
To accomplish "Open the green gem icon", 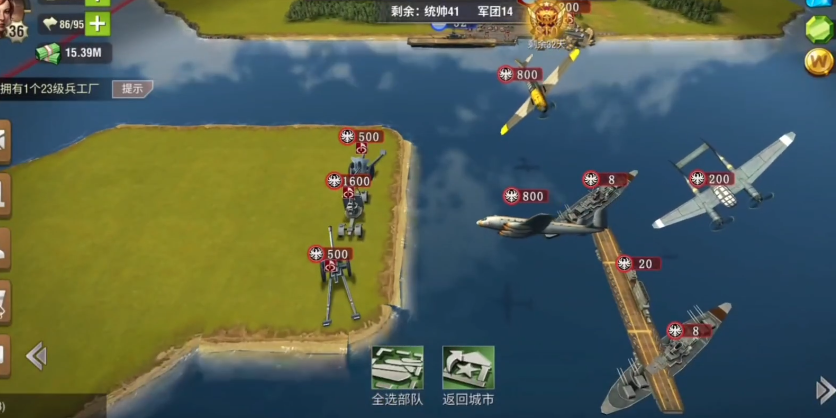I will [x=819, y=27].
